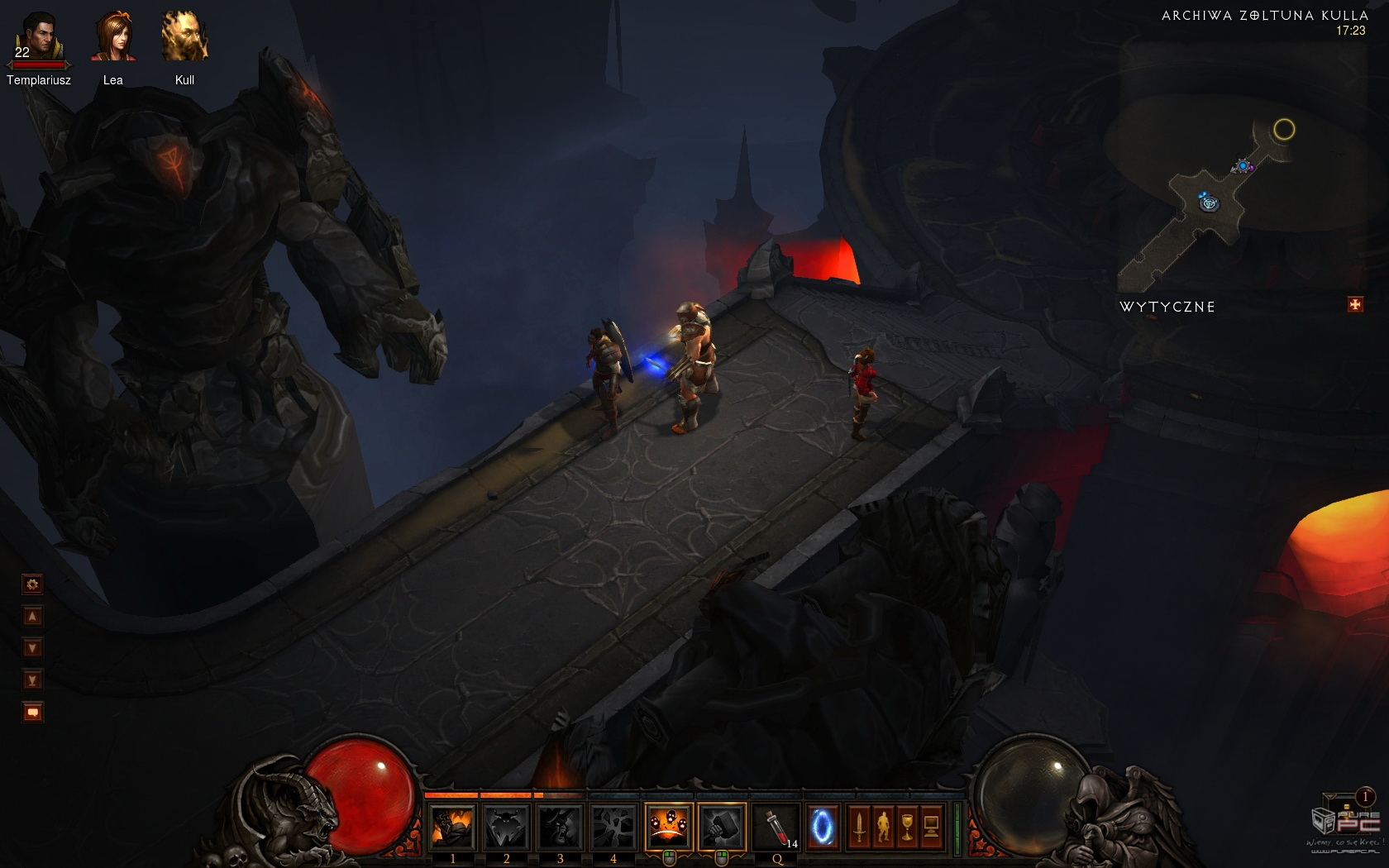Viewport: 1389px width, 868px height.
Task: Open chat settings gear button
Action: pos(32,584)
